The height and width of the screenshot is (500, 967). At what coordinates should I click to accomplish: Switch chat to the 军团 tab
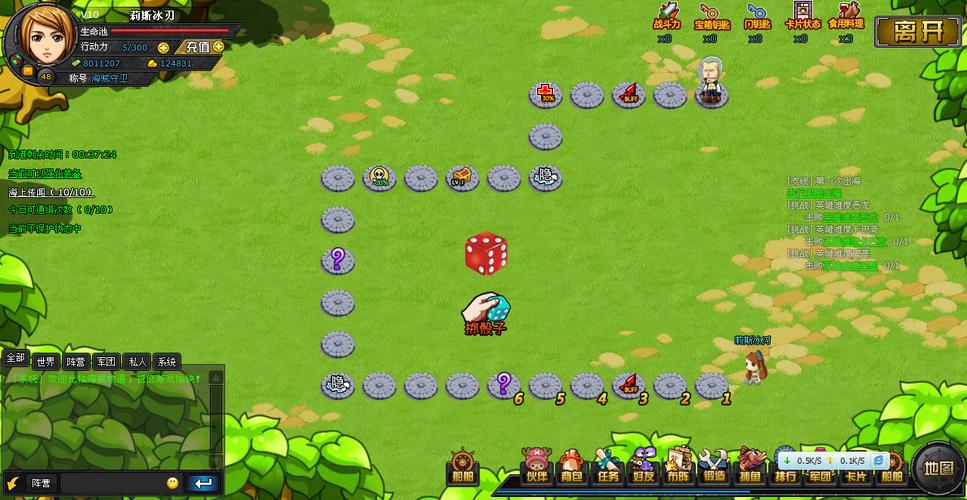(106, 362)
